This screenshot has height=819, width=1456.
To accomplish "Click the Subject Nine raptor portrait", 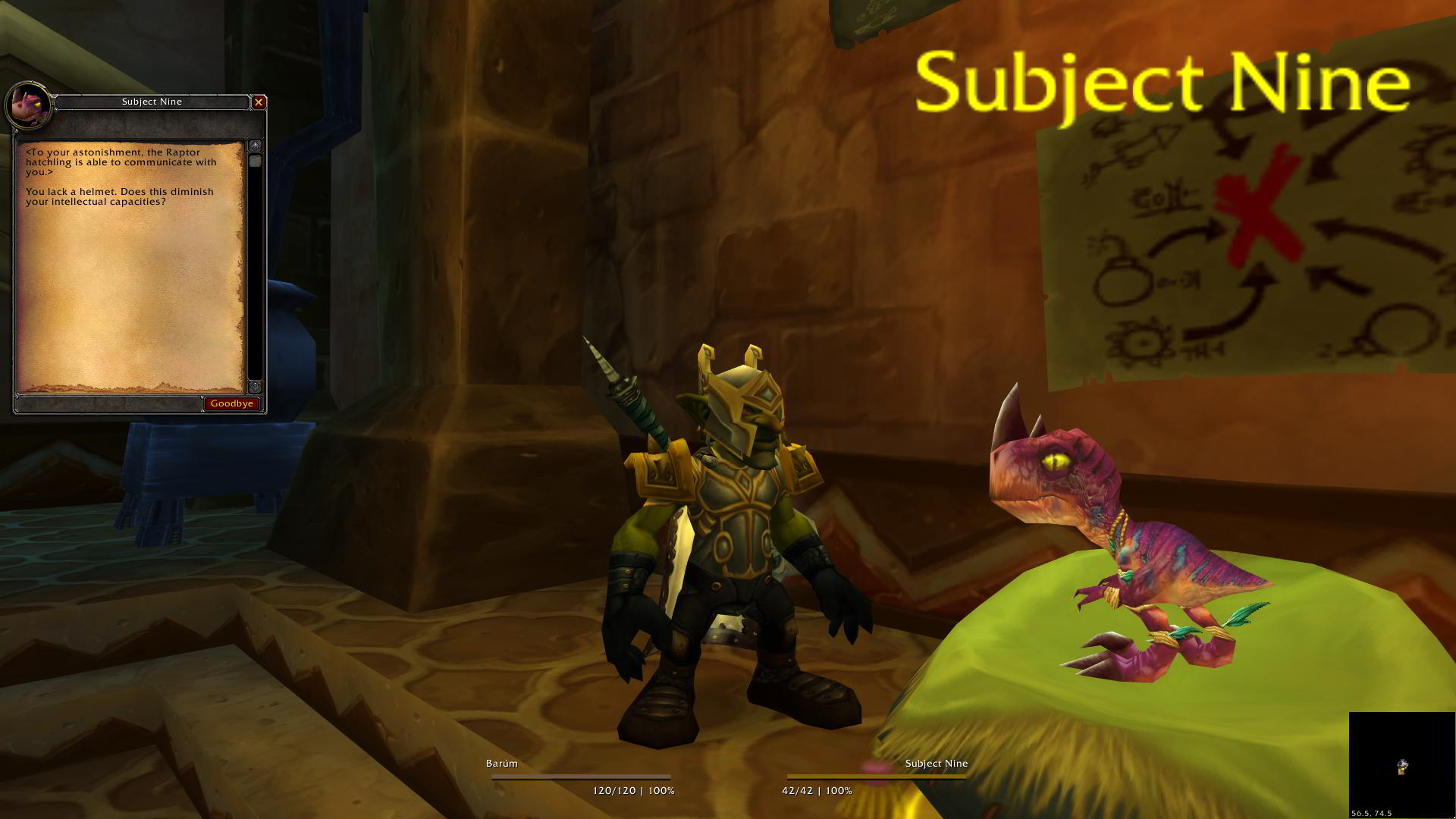I will [29, 105].
